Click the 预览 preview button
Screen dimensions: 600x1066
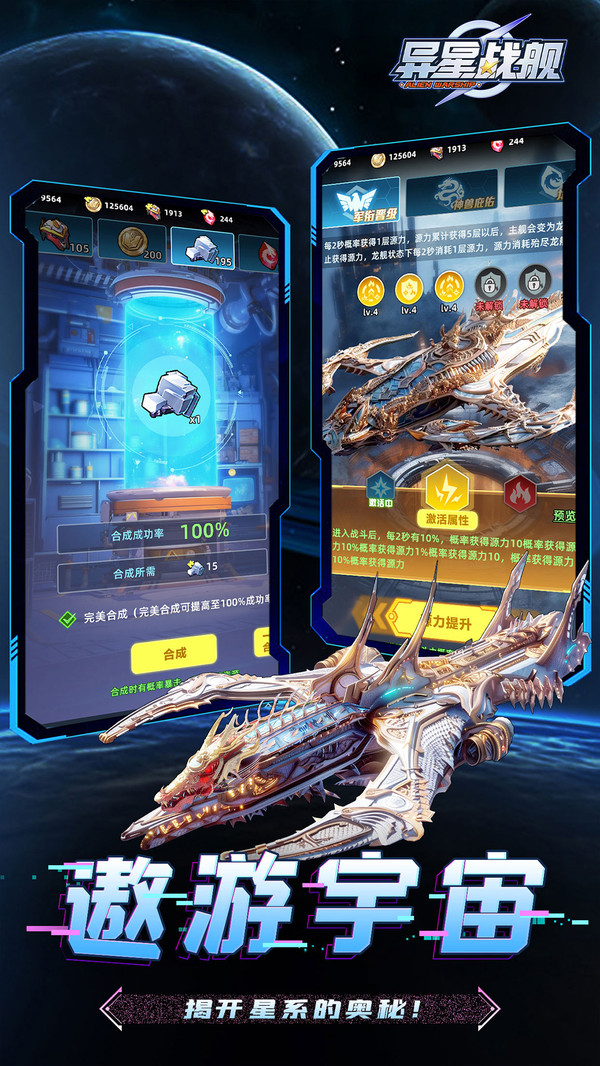point(564,516)
